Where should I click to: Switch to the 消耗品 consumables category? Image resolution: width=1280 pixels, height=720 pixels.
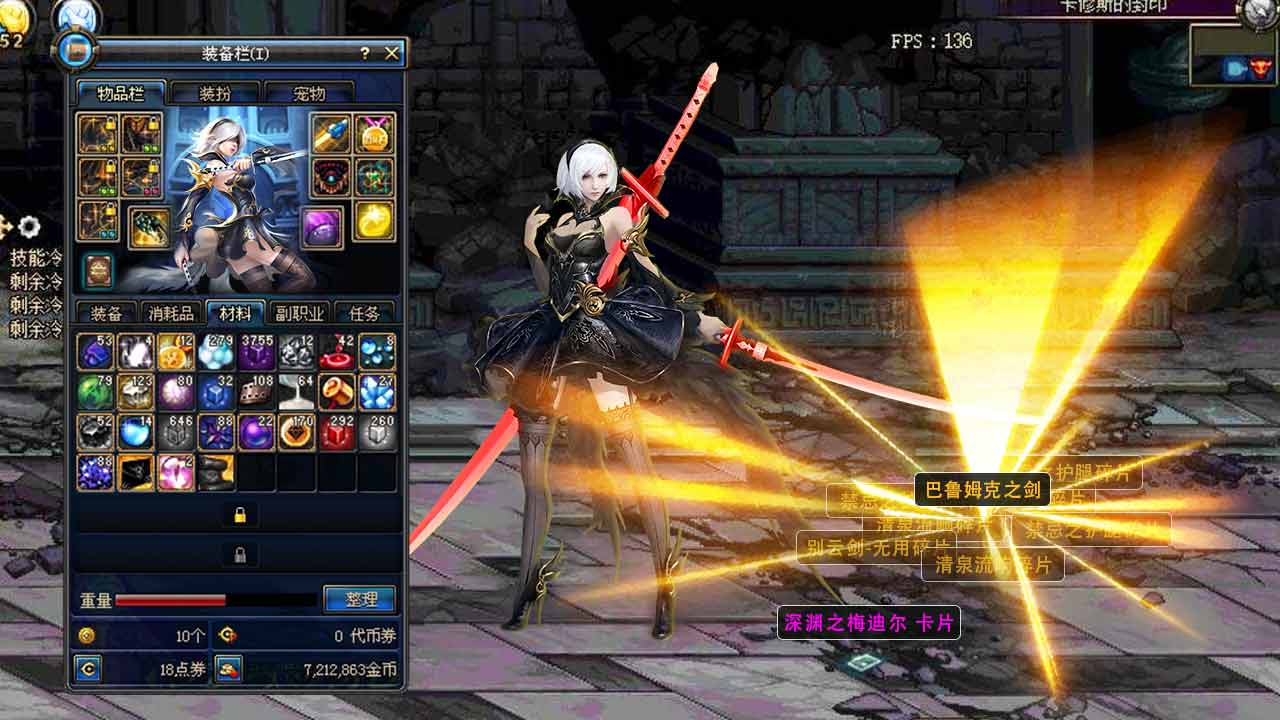pyautogui.click(x=172, y=313)
